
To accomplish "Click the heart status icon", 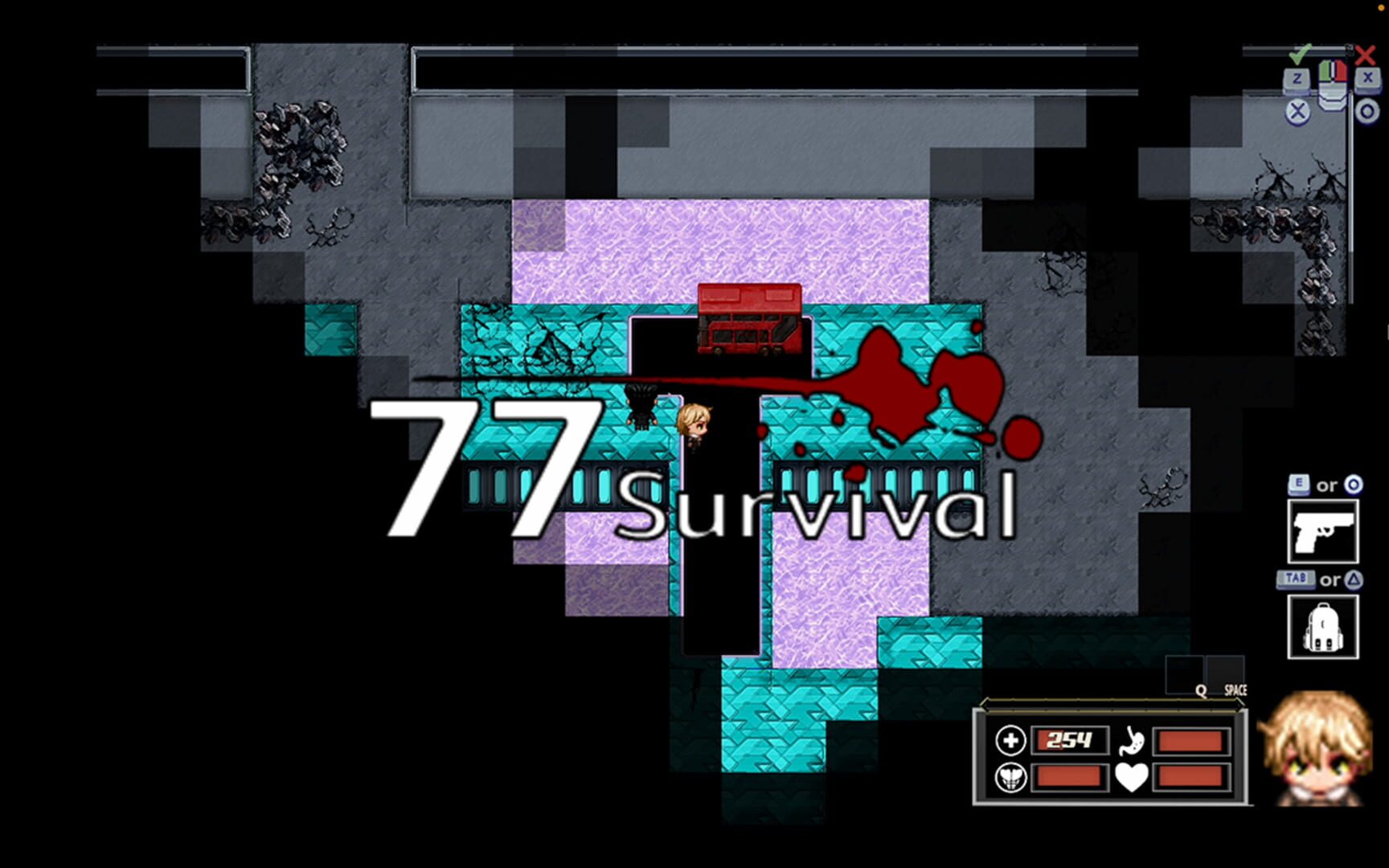I will [x=1133, y=776].
